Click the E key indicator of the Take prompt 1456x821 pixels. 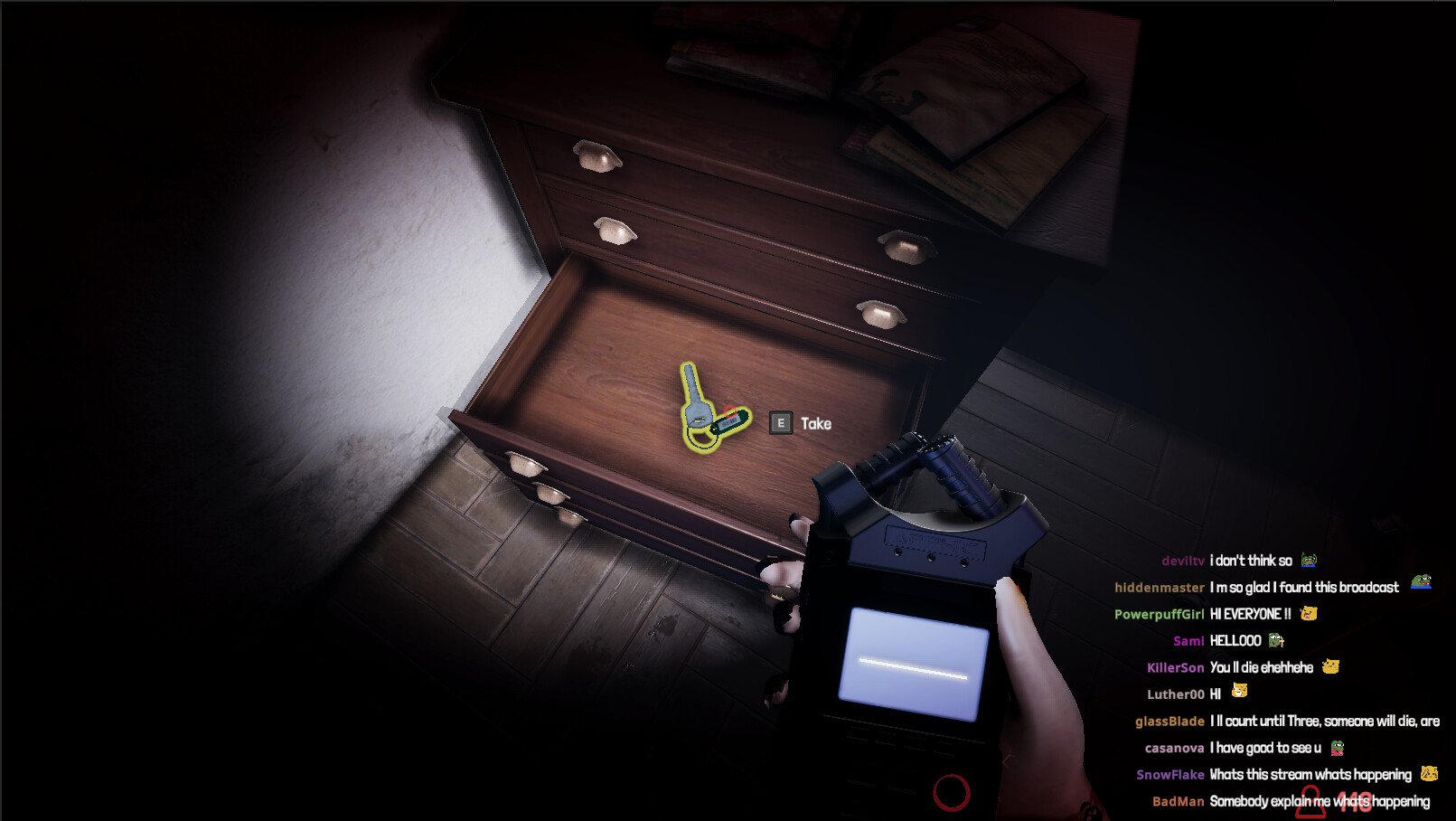click(781, 423)
